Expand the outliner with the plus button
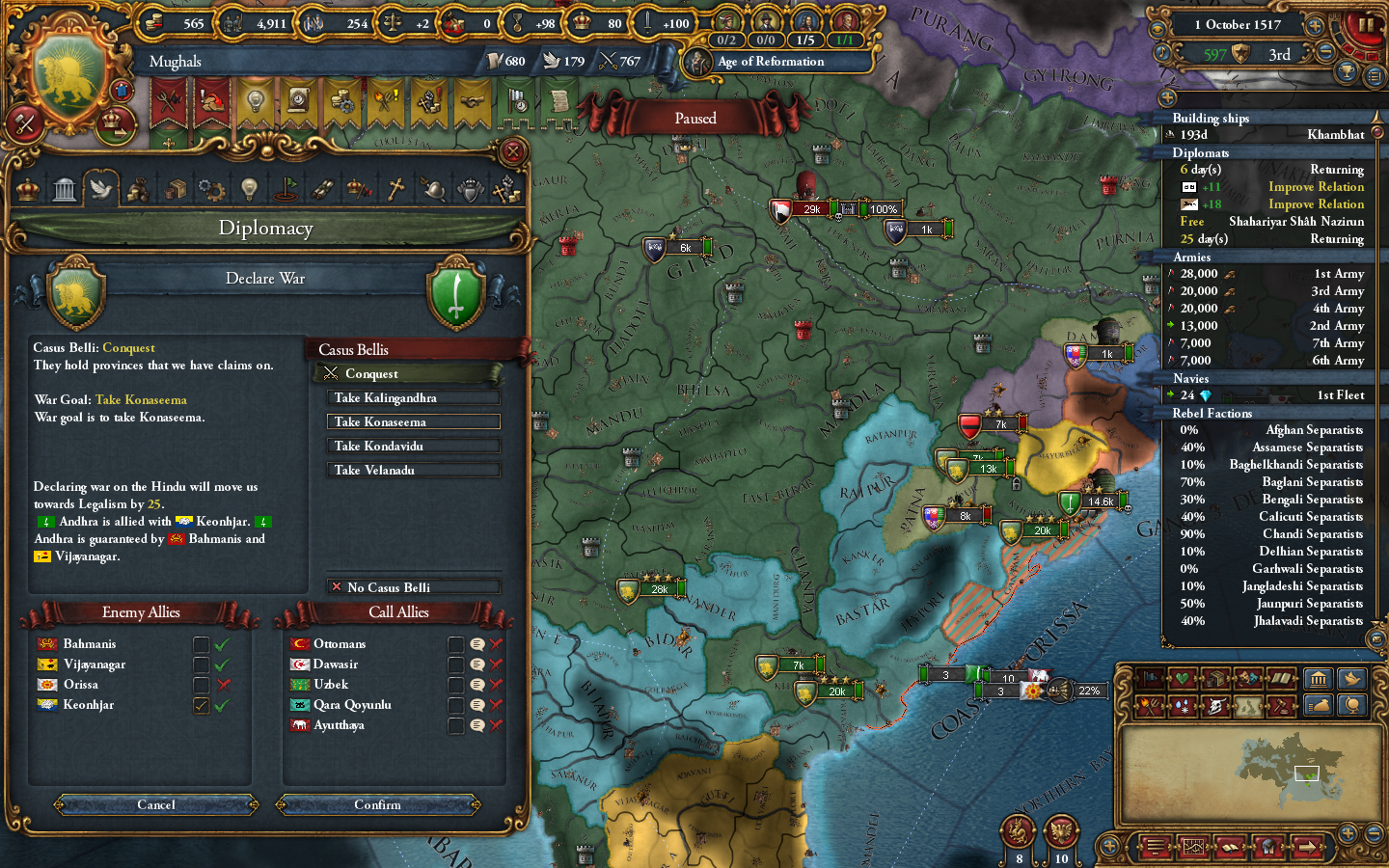Viewport: 1389px width, 868px height. point(1169,97)
